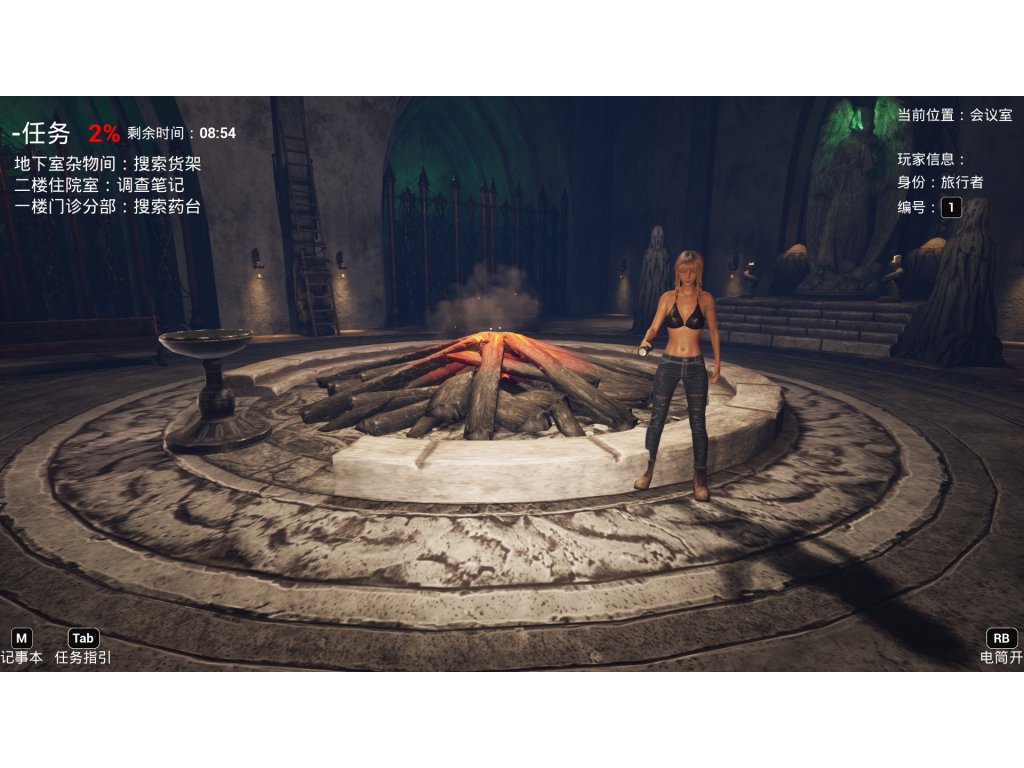Select the 地下室杂物间 搜索货架 task

tap(108, 163)
